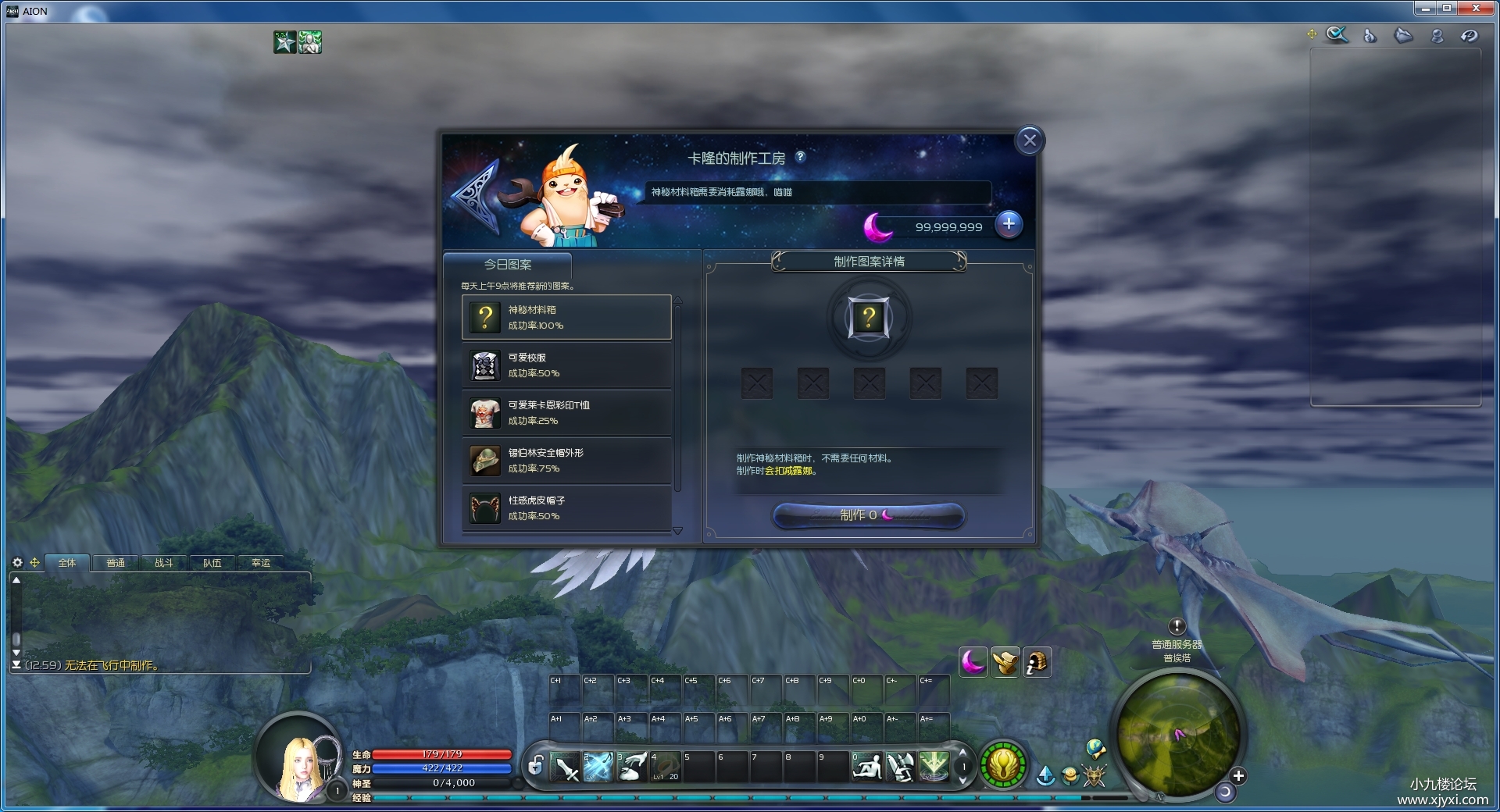
Task: Select the 神秘材料箱 recipe
Action: (566, 318)
